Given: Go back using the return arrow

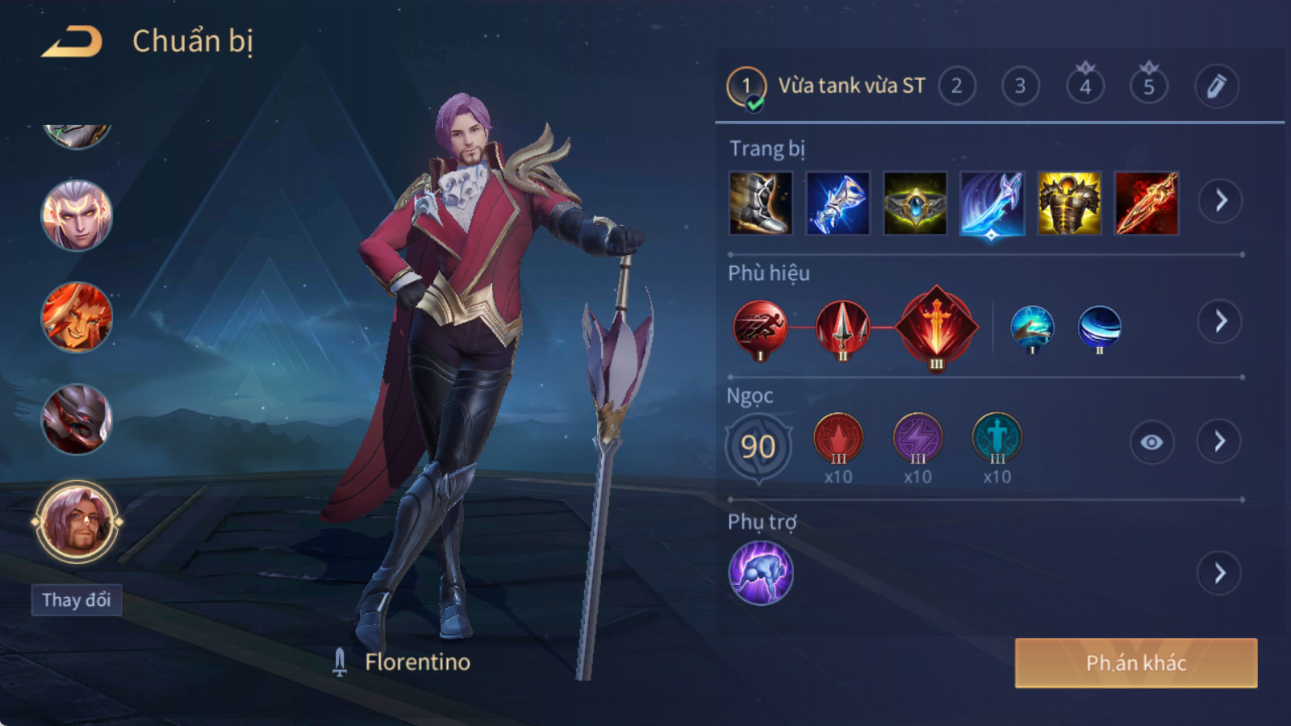Looking at the screenshot, I should click(72, 42).
